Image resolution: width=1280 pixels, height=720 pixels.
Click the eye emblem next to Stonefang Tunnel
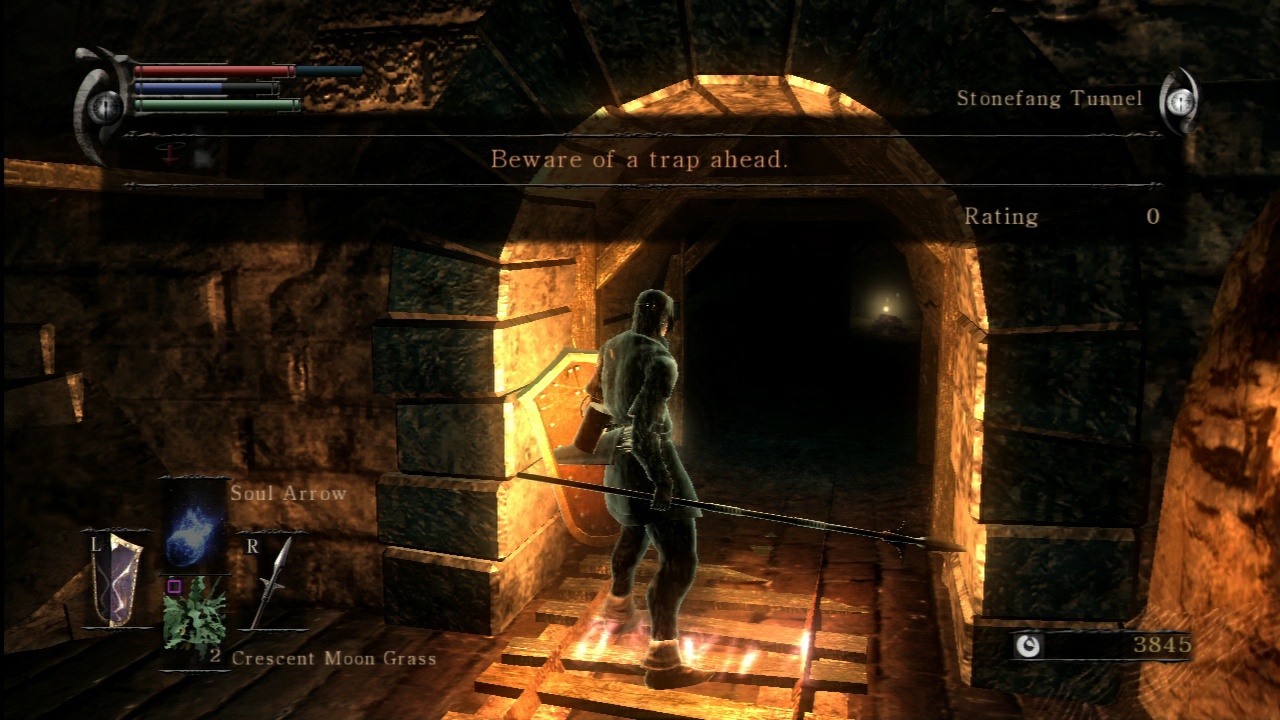pos(1181,101)
